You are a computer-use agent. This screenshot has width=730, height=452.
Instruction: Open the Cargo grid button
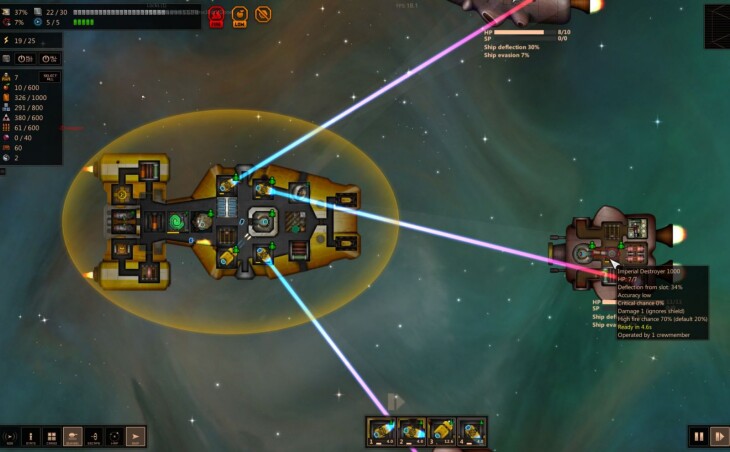pos(51,436)
